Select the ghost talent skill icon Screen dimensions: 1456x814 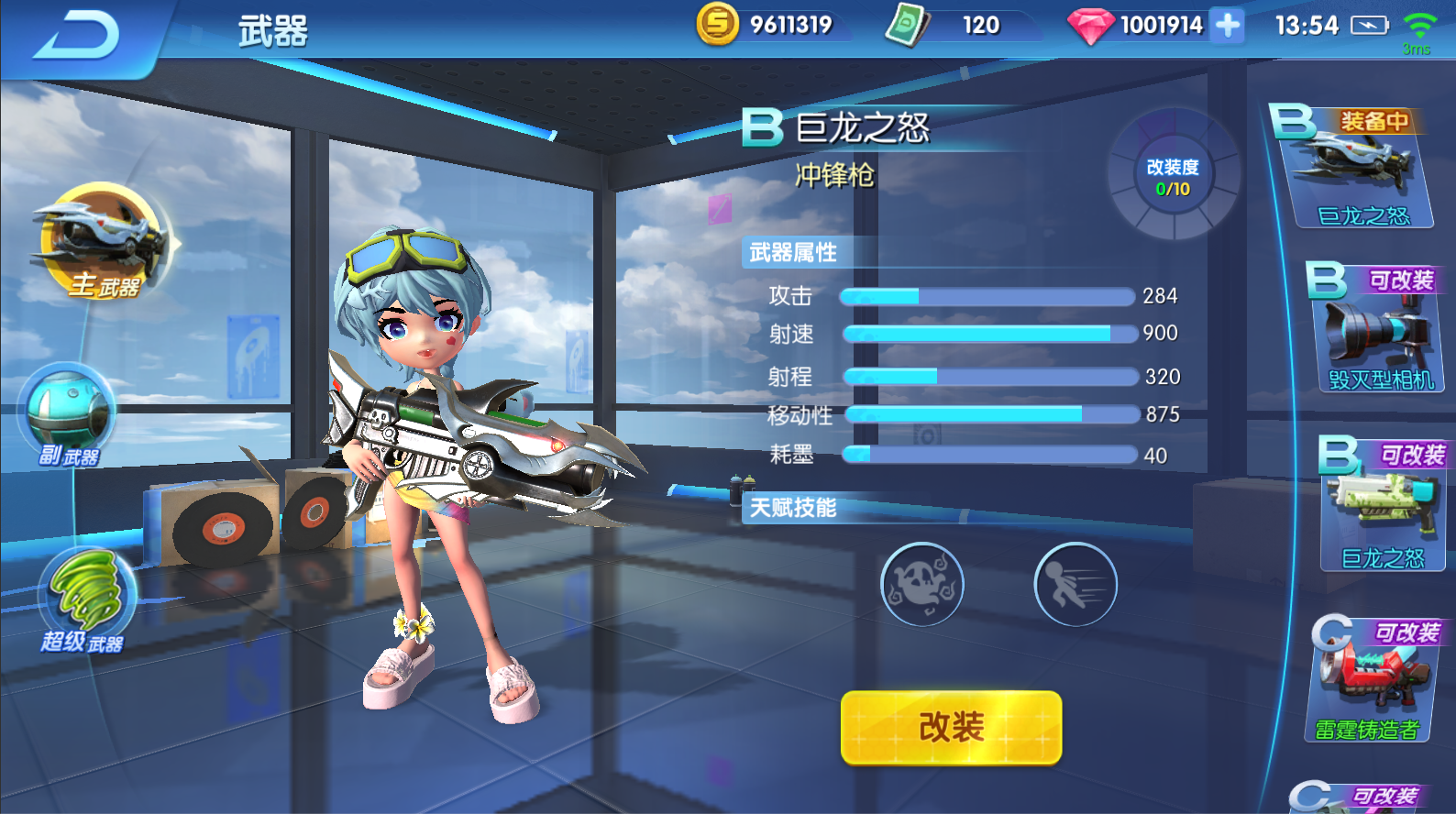tap(922, 586)
